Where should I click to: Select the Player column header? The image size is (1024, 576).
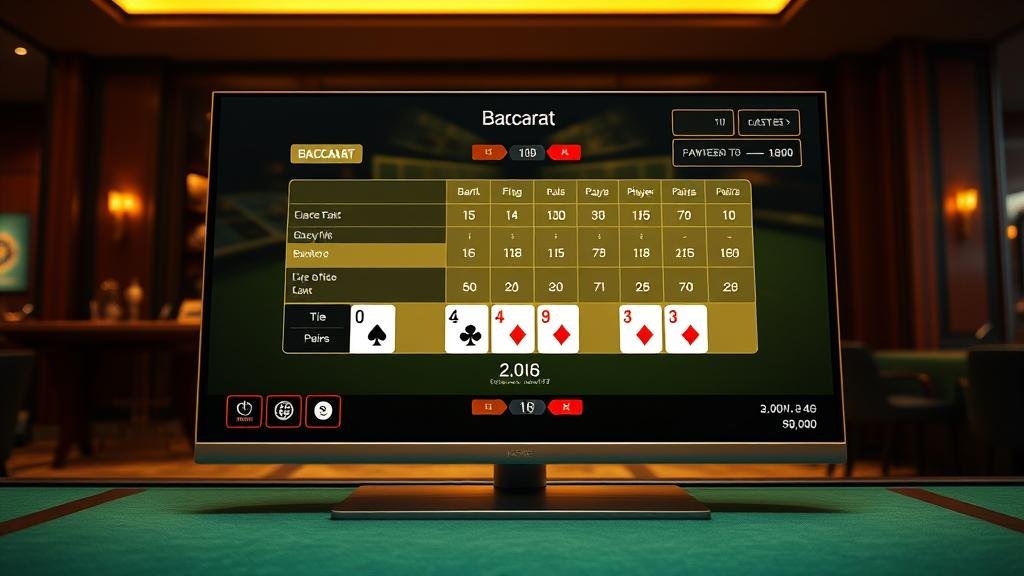[639, 191]
